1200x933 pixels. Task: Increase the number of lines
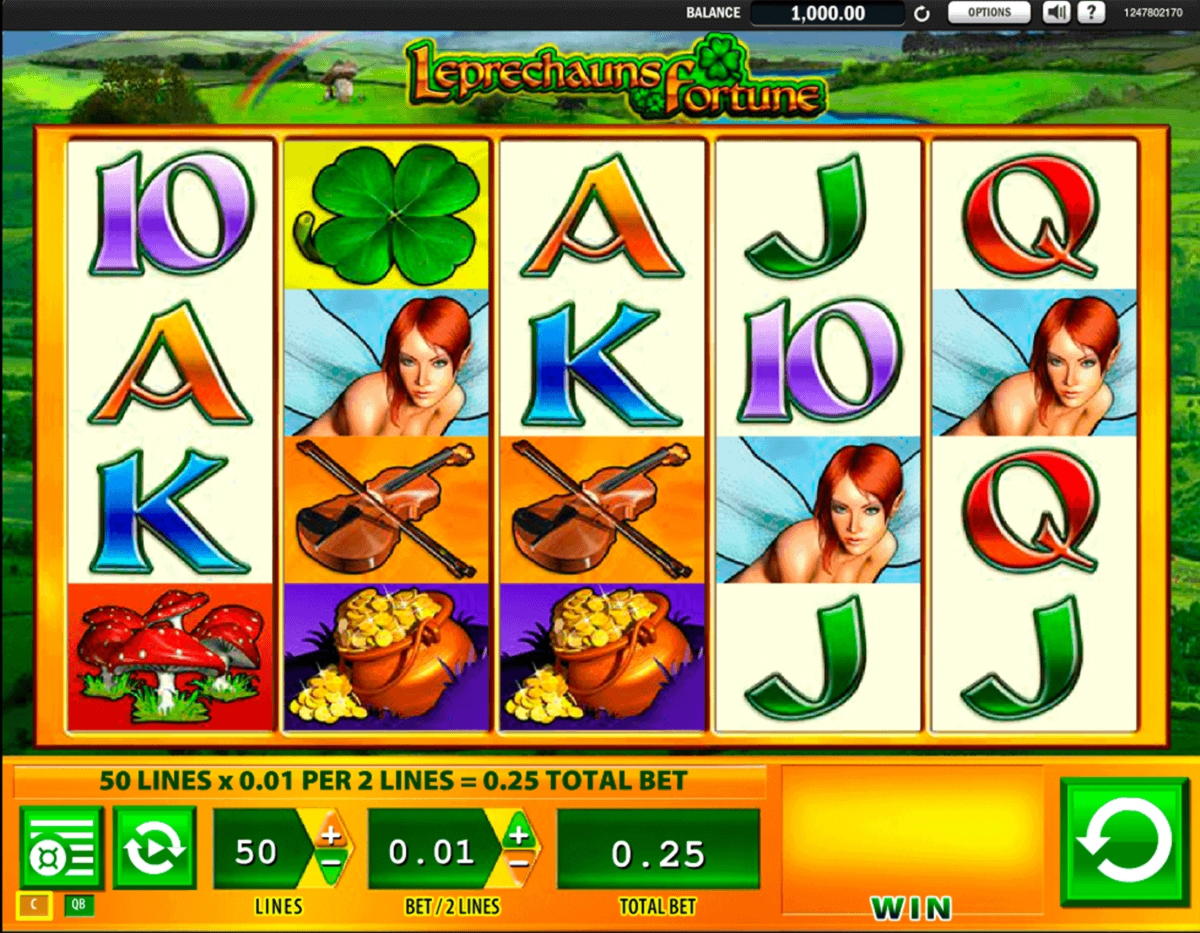tap(331, 832)
